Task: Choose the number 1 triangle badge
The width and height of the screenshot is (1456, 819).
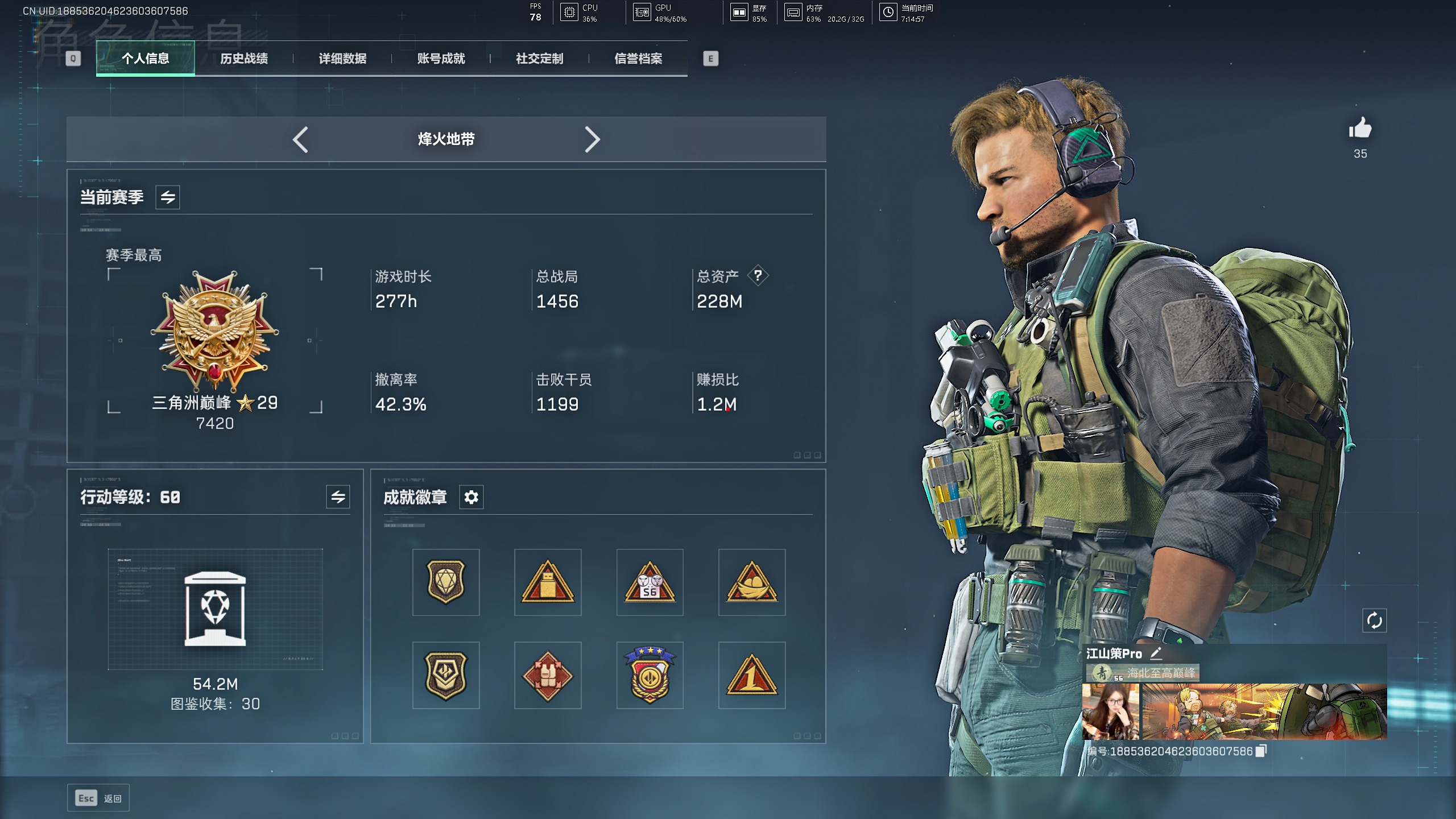Action: [751, 675]
